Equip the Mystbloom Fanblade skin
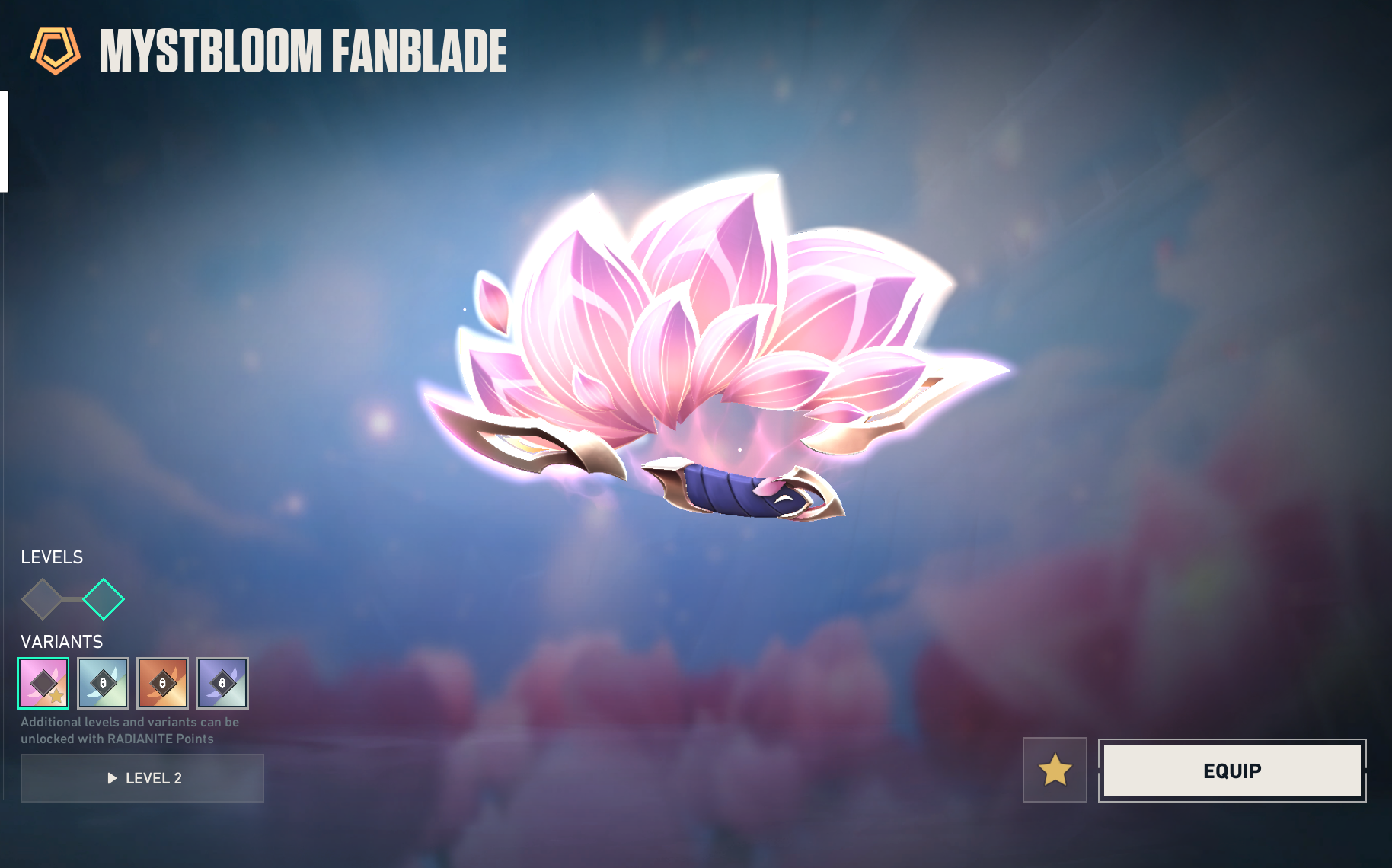This screenshot has width=1392, height=868. 1231,771
